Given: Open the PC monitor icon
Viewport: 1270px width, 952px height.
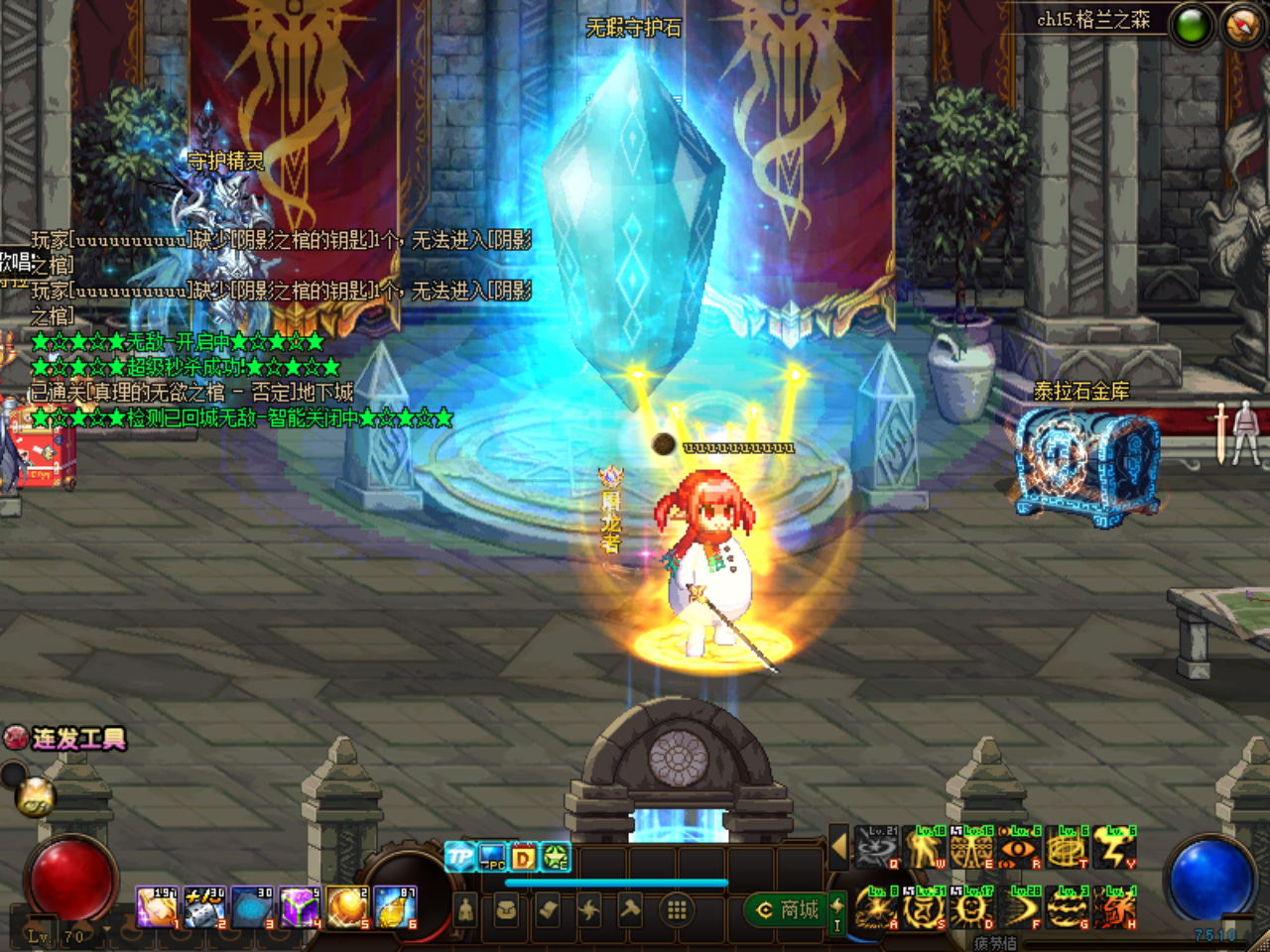Looking at the screenshot, I should pyautogui.click(x=492, y=856).
